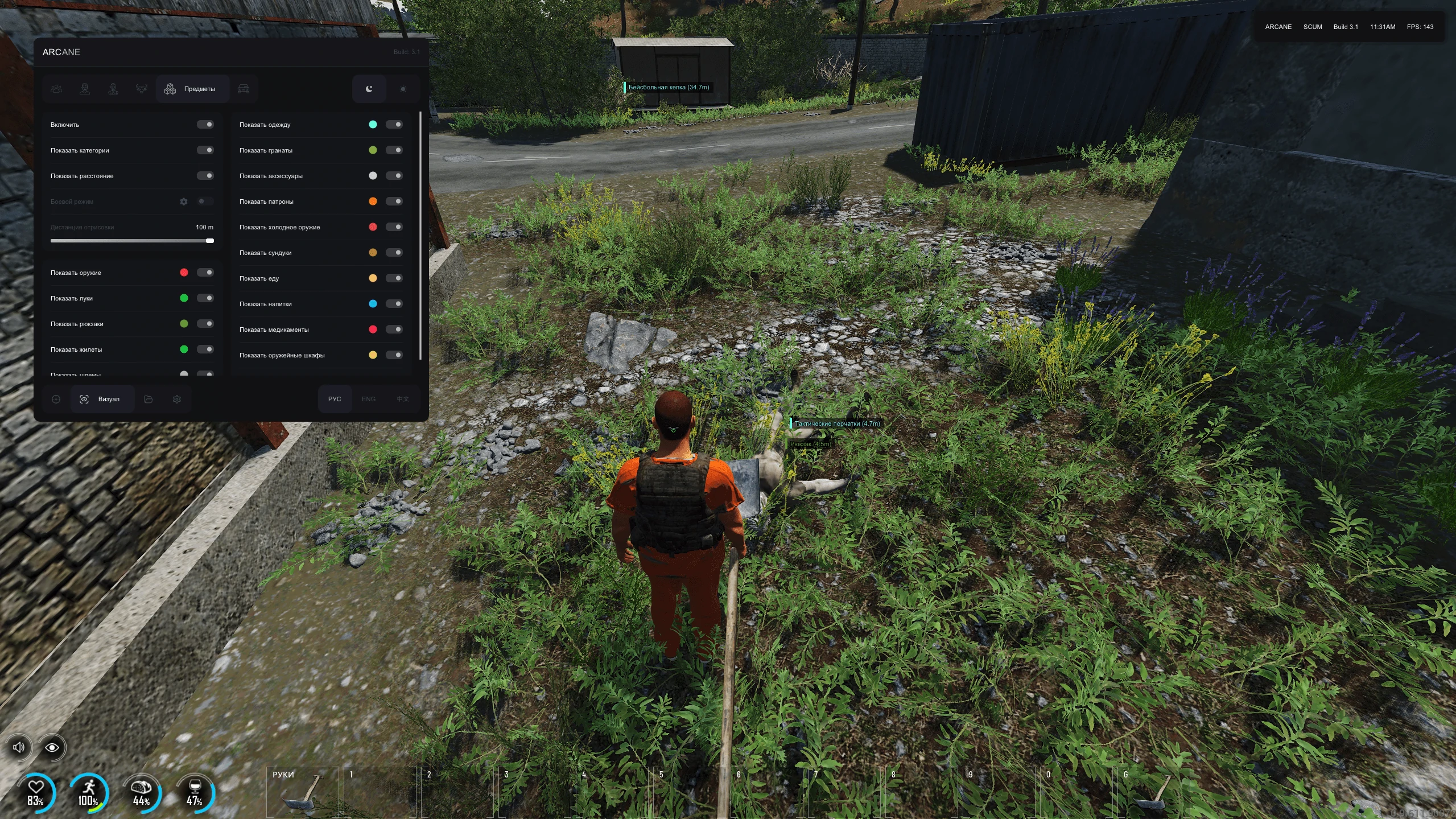Toggle the Включить switch
The width and height of the screenshot is (1456, 819).
click(205, 125)
